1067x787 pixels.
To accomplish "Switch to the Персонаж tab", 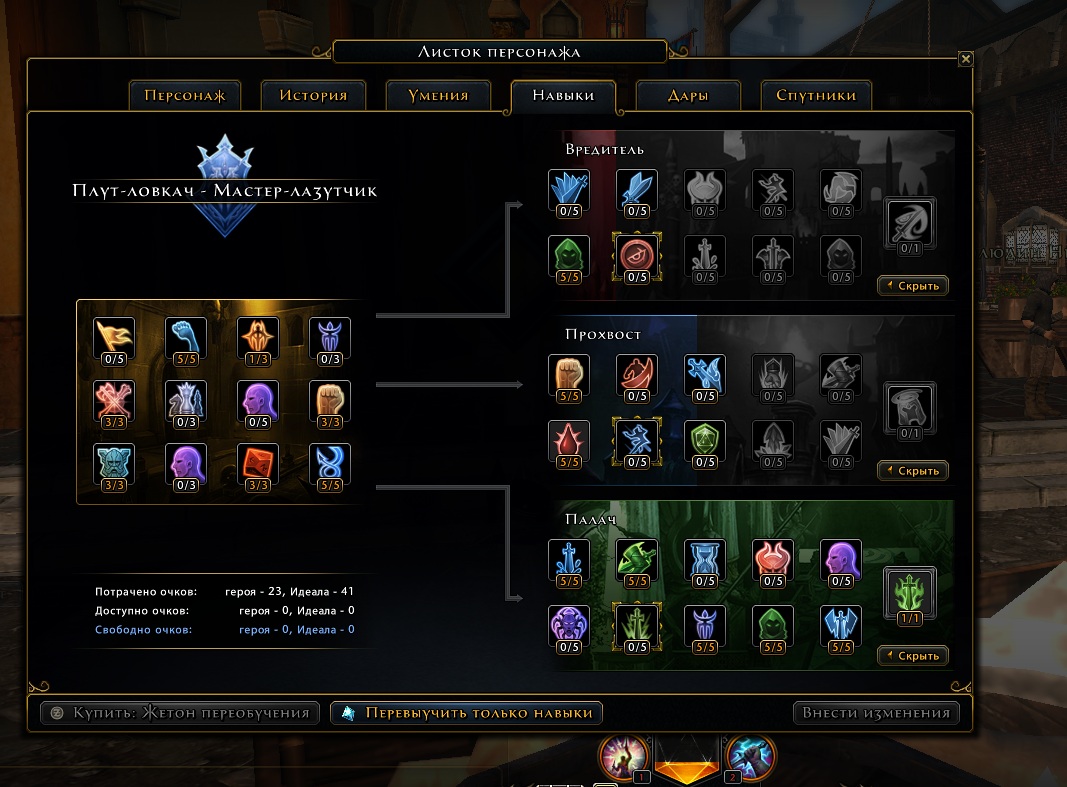I will (185, 96).
